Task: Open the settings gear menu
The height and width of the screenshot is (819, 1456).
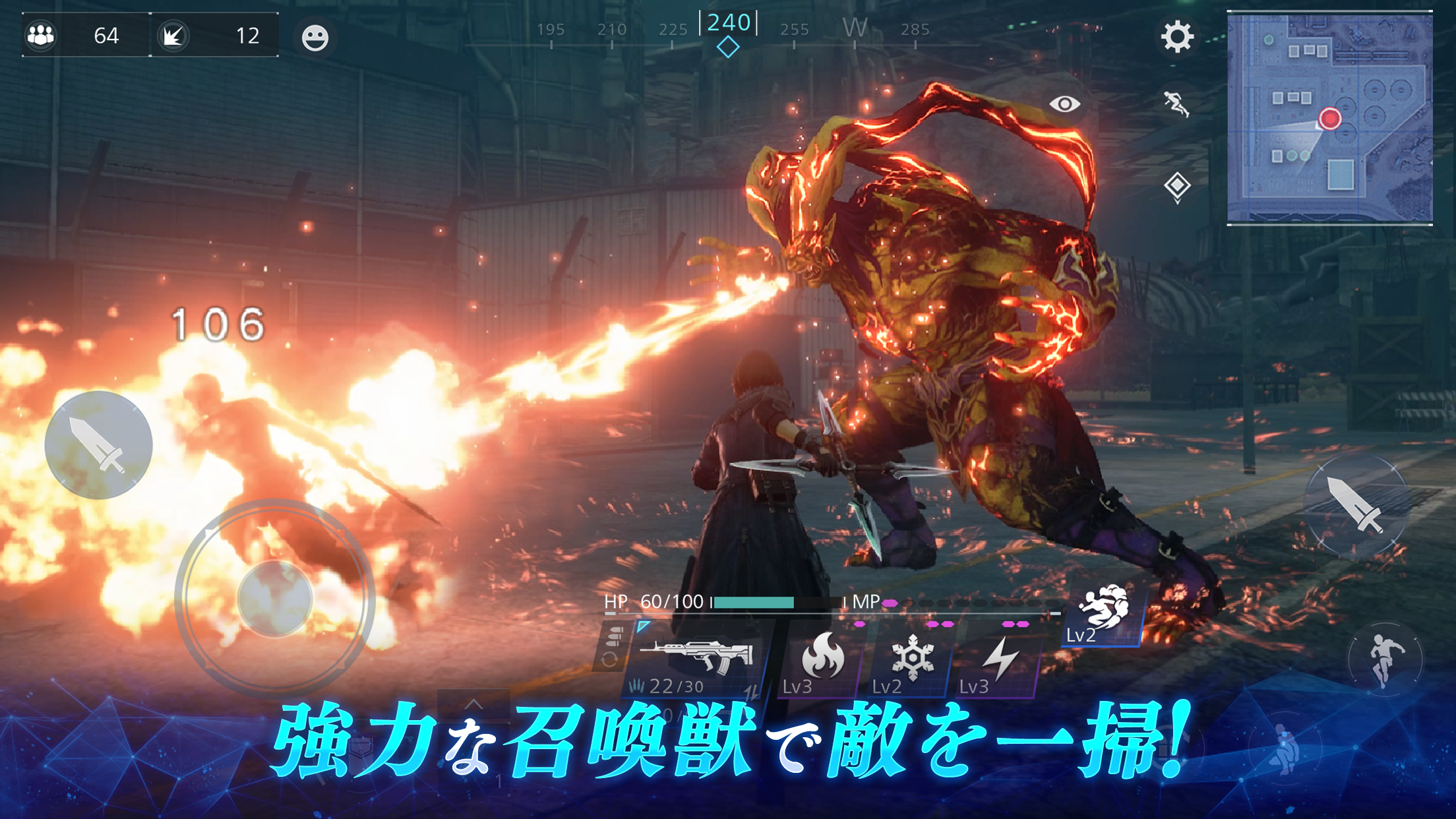Action: click(x=1177, y=37)
